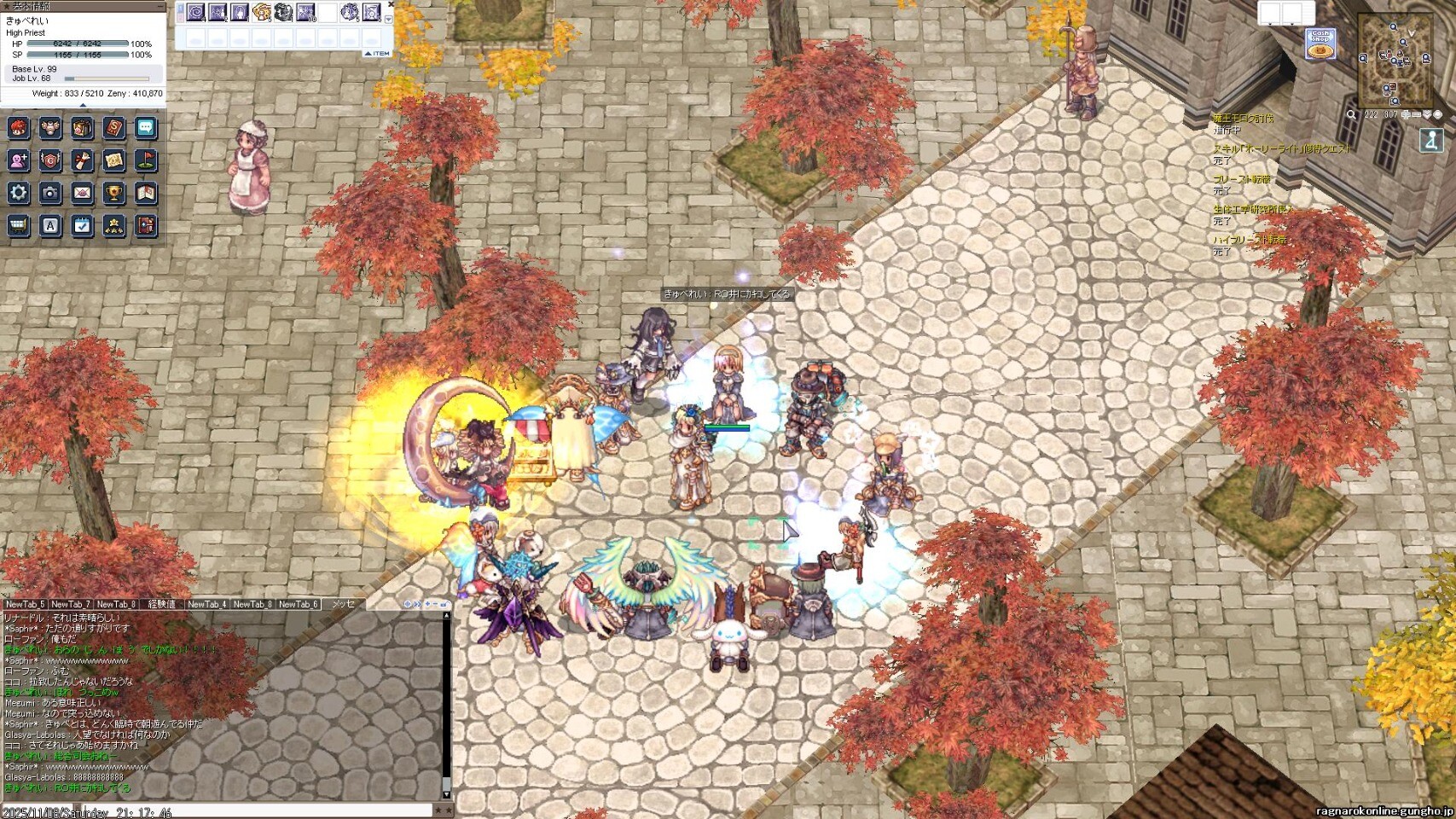Click the town minimap

click(x=1395, y=61)
